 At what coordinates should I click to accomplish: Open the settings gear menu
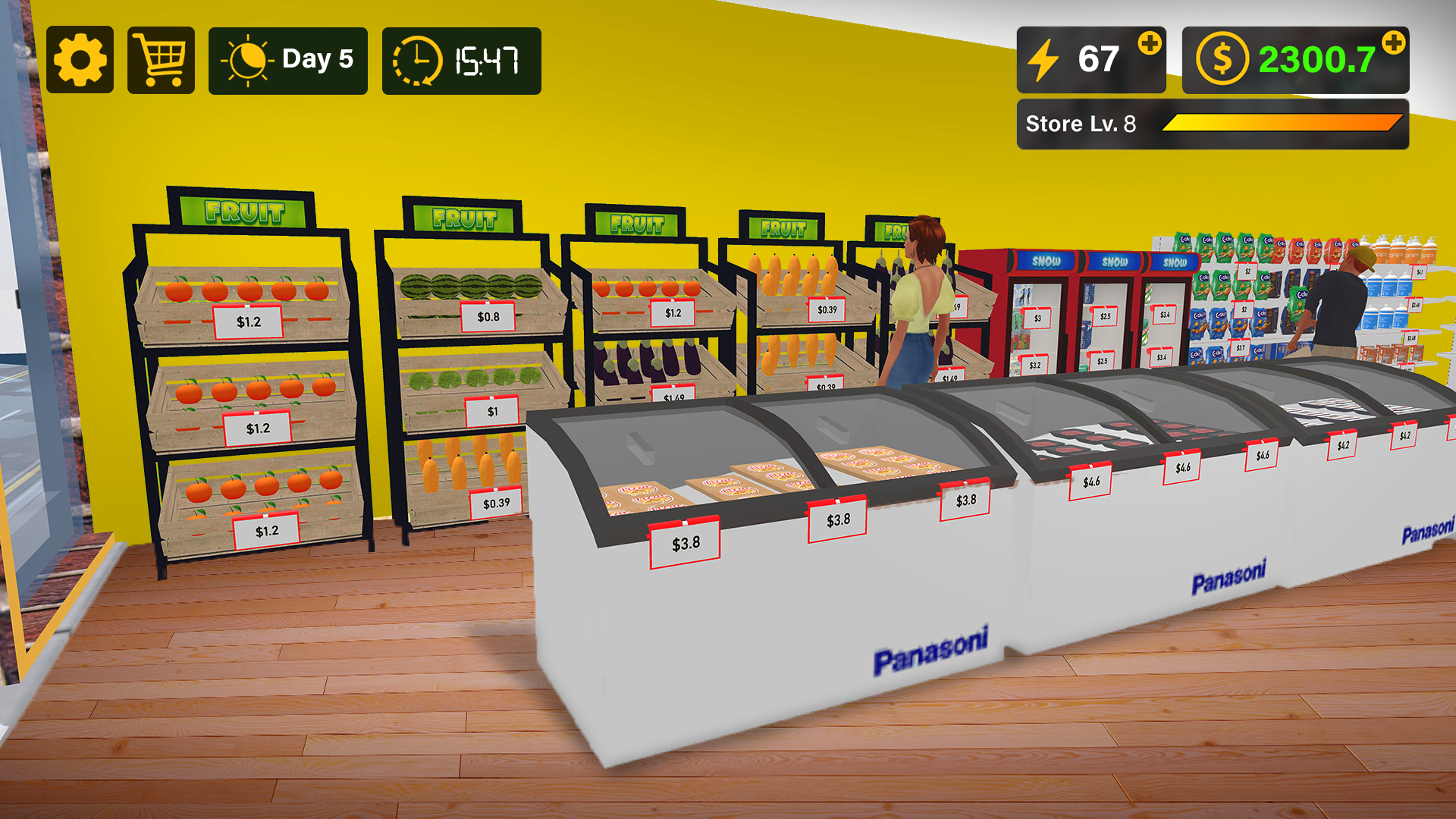pyautogui.click(x=80, y=59)
